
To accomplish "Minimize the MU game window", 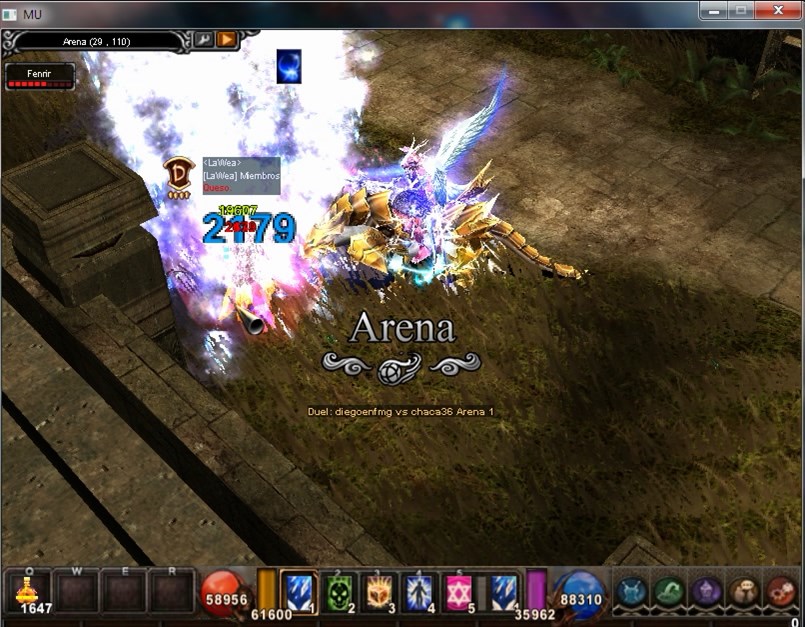I will pos(713,10).
